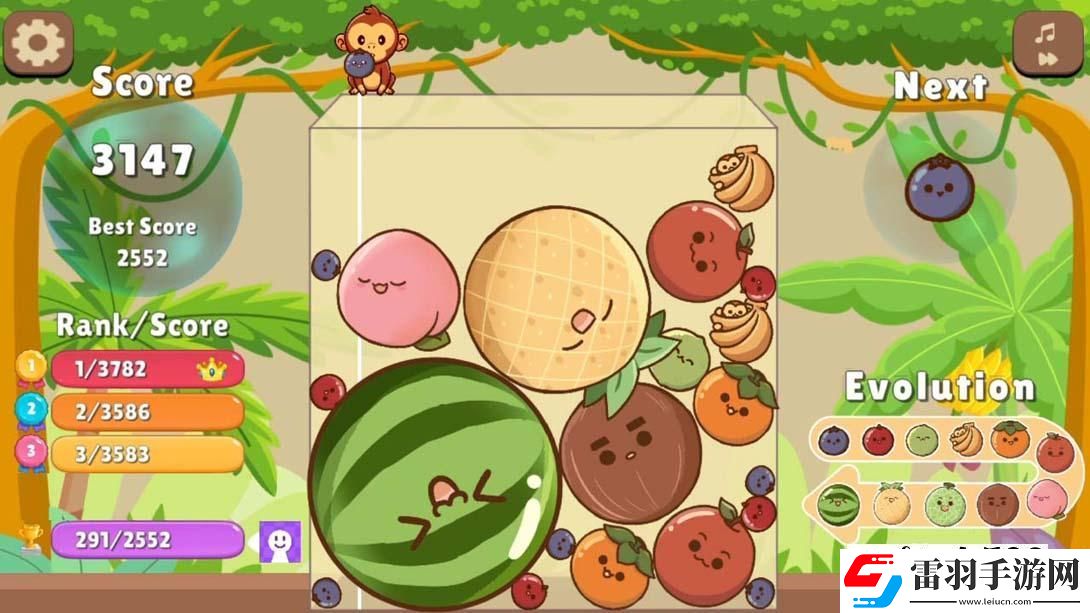Open your own 291/2552 rank entry

(146, 540)
